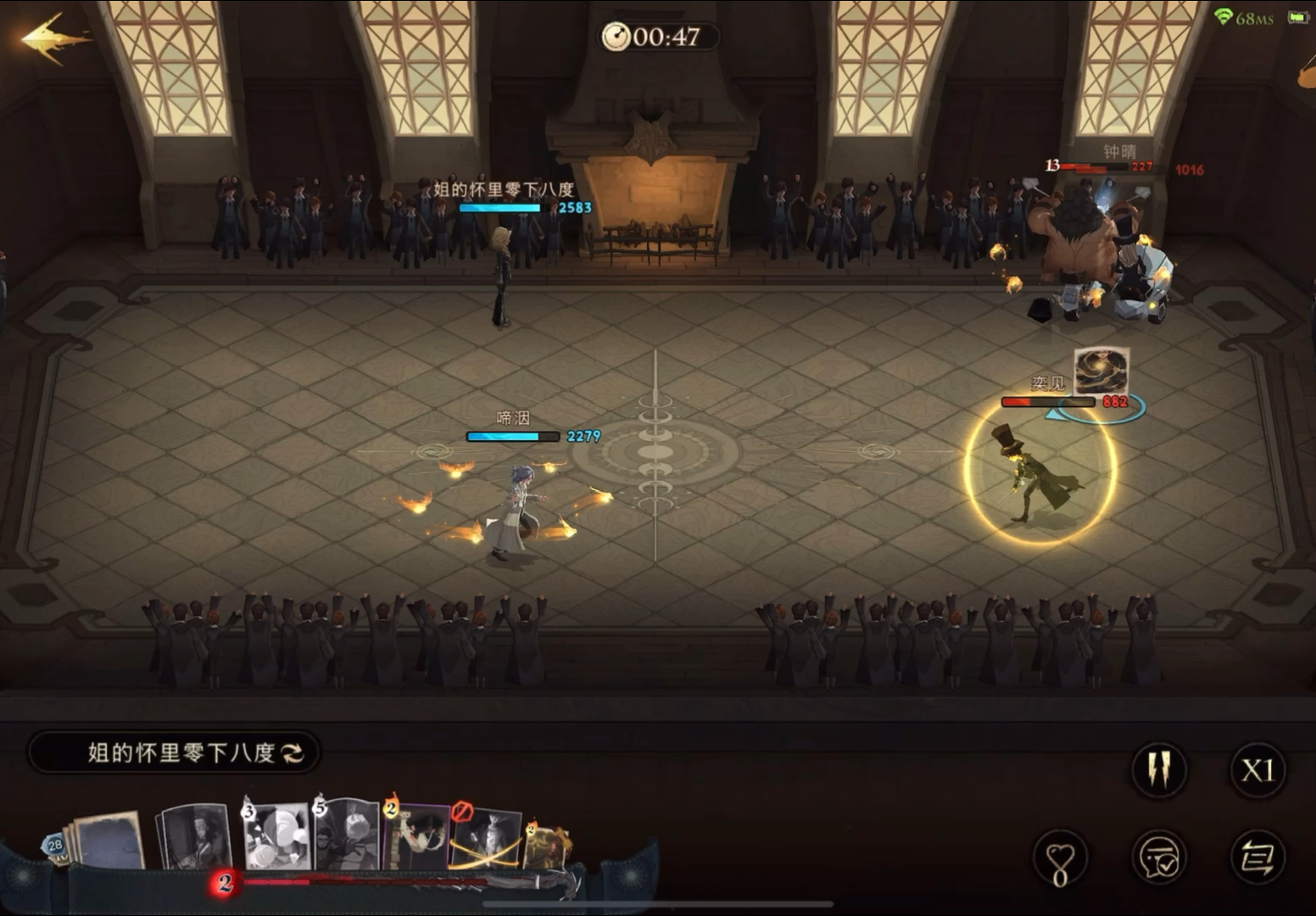Image resolution: width=1316 pixels, height=916 pixels.
Task: Select the card marked with red prohibition sign
Action: [485, 838]
